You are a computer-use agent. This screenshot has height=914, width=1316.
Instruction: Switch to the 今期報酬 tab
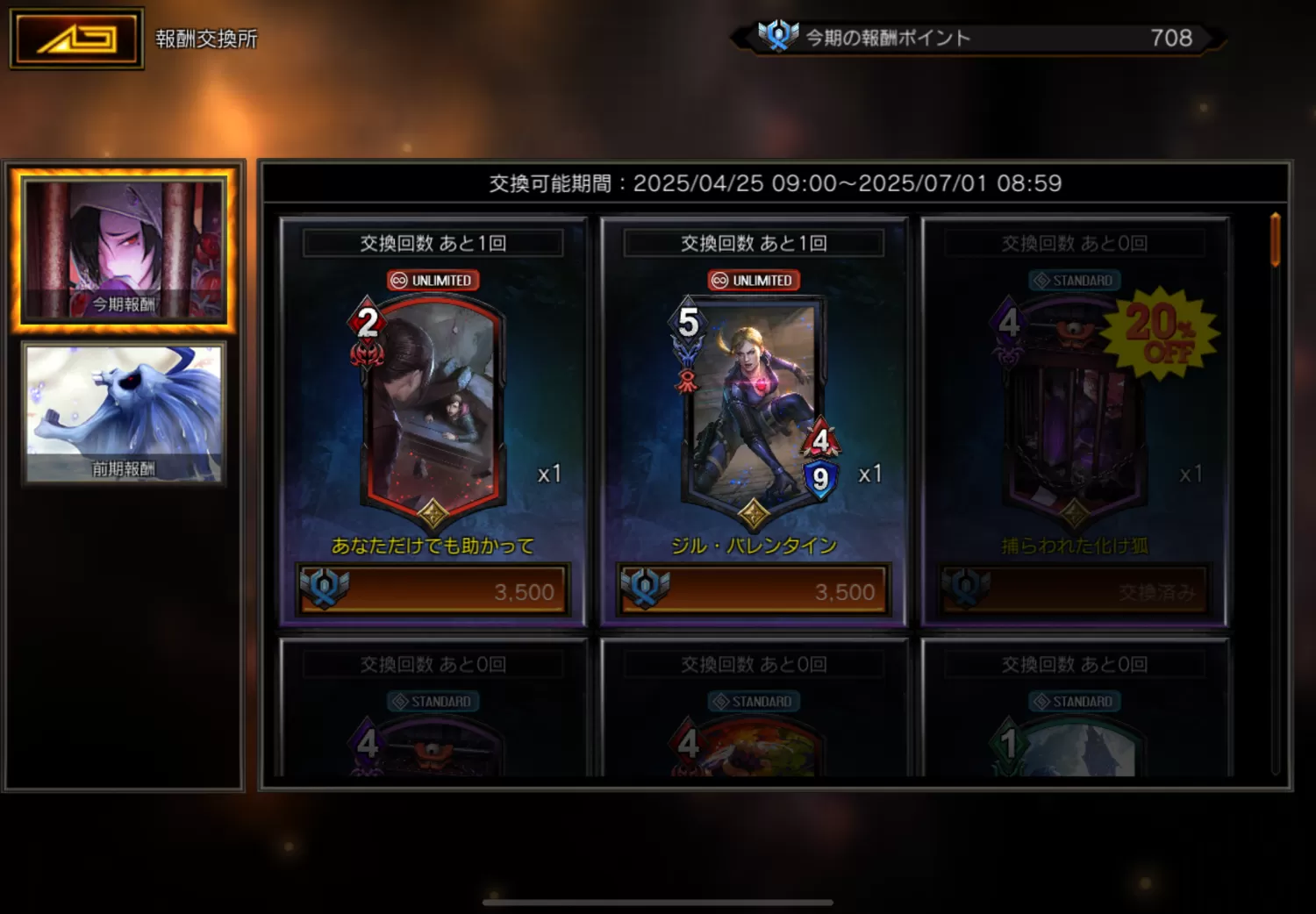click(x=124, y=250)
